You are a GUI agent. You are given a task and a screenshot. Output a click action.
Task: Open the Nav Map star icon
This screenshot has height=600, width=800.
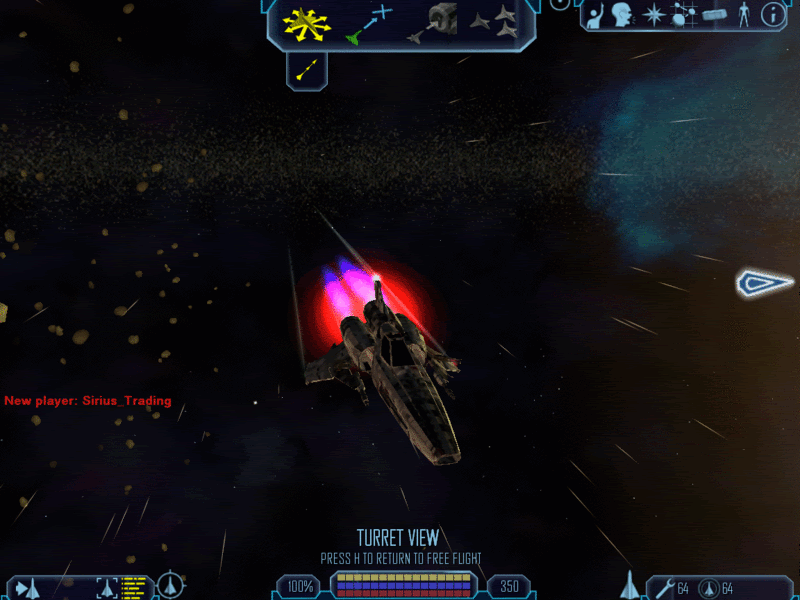[653, 15]
